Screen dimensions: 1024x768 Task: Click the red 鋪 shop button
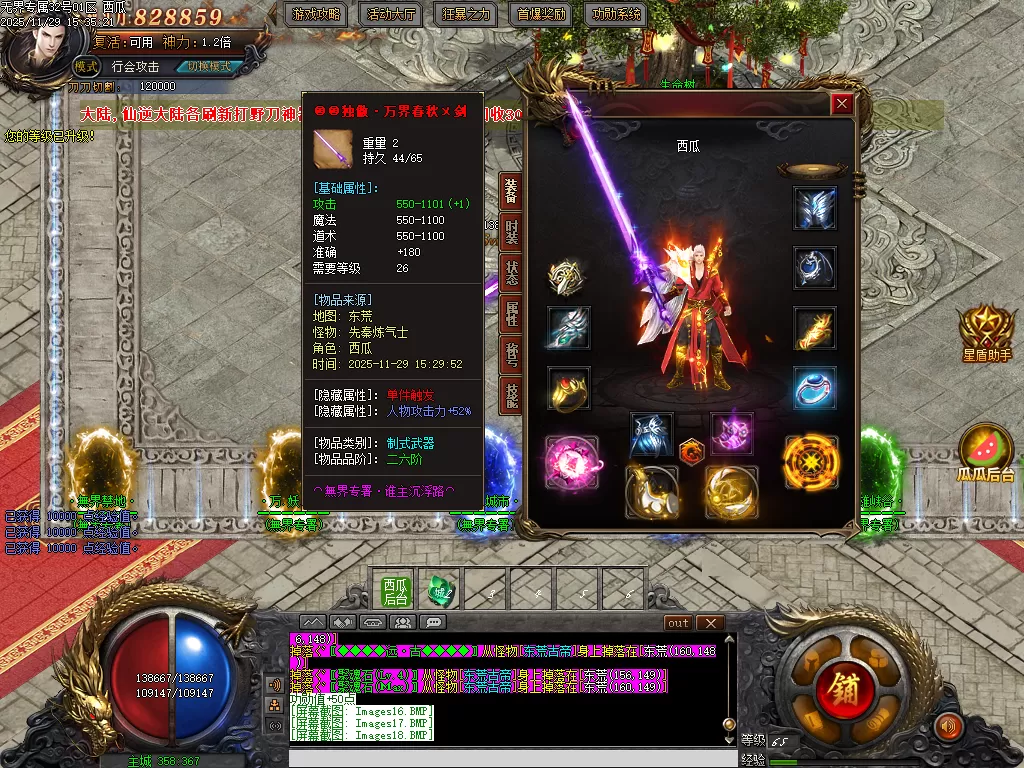839,687
